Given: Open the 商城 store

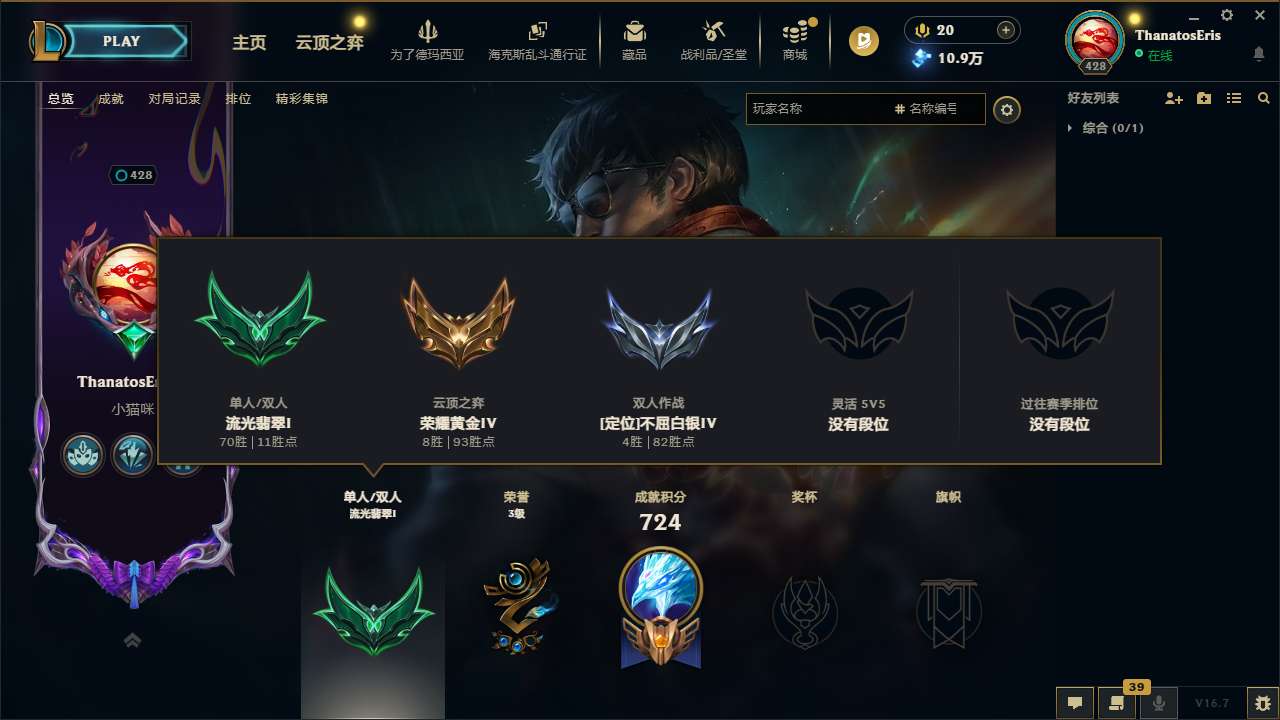Looking at the screenshot, I should point(795,41).
